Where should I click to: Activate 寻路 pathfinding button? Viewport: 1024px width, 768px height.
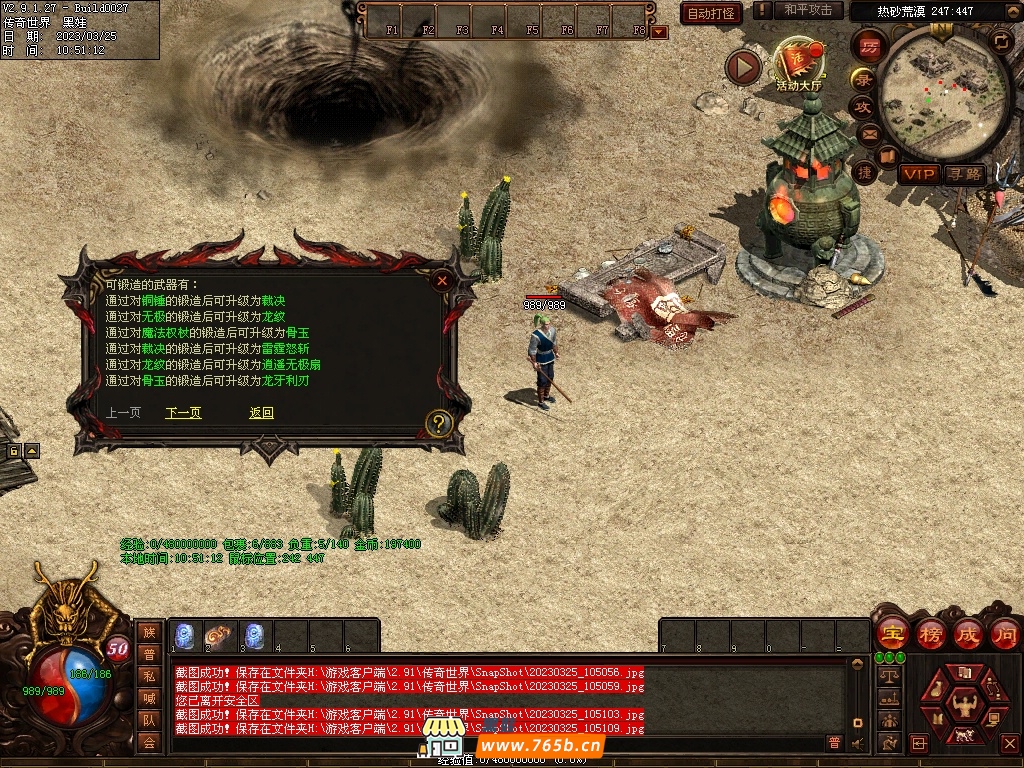[x=965, y=174]
